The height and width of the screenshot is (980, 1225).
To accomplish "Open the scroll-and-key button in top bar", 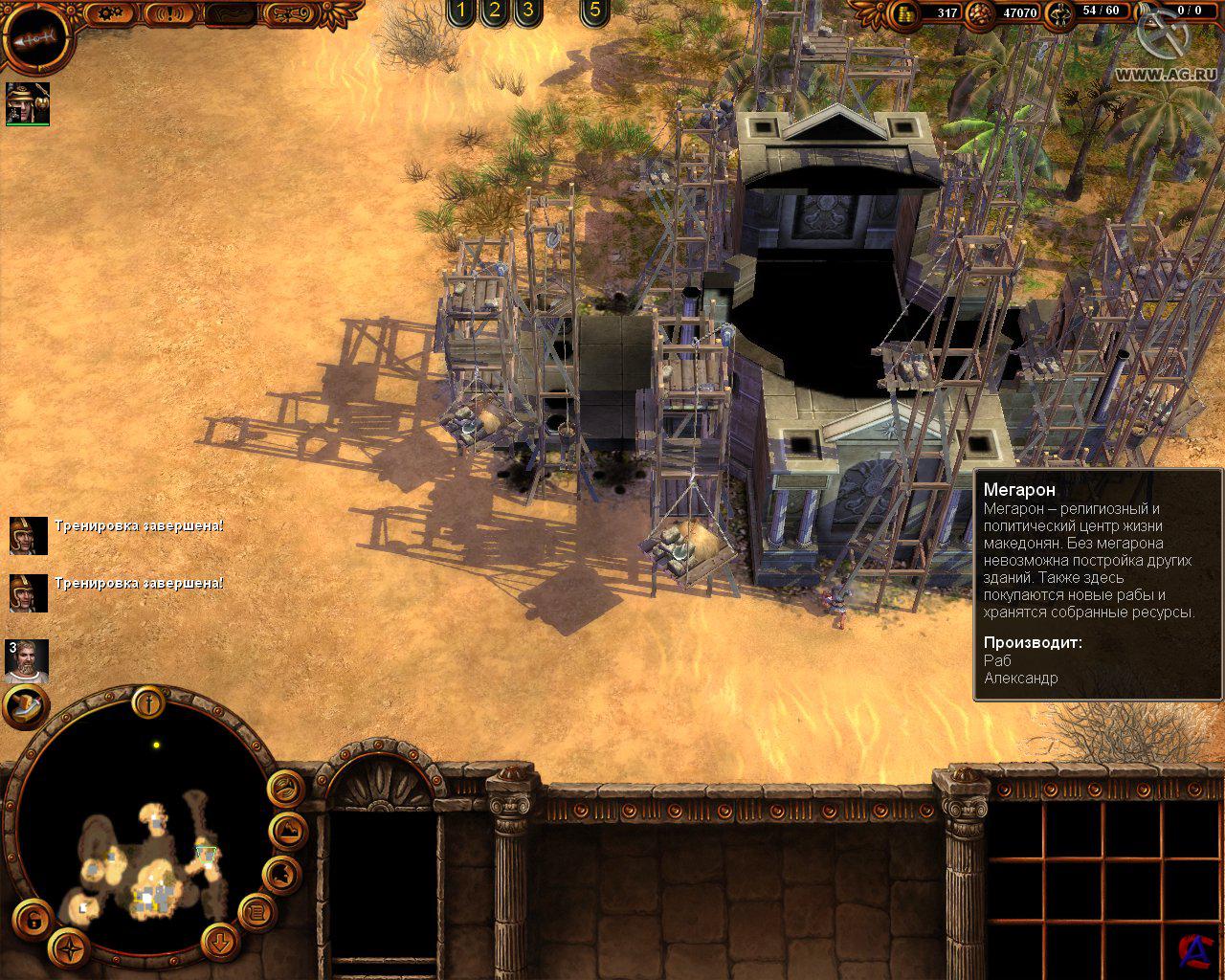I will click(x=289, y=13).
